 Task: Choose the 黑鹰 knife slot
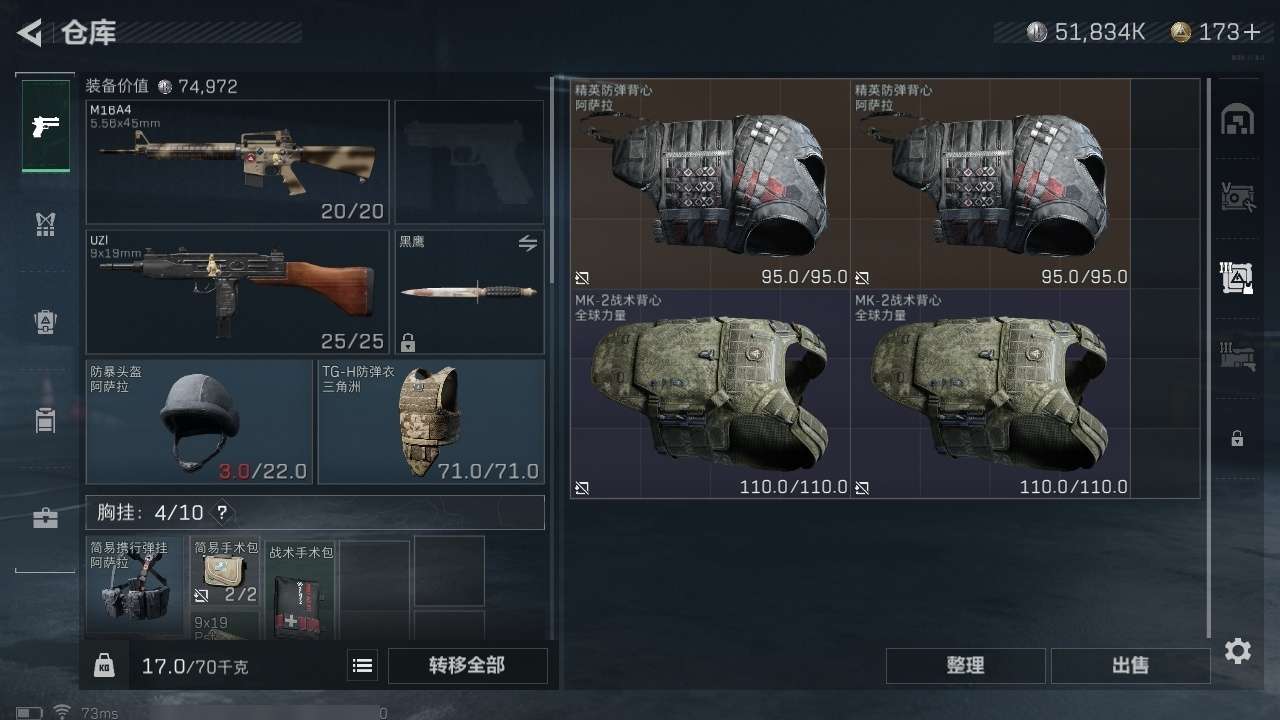(469, 291)
